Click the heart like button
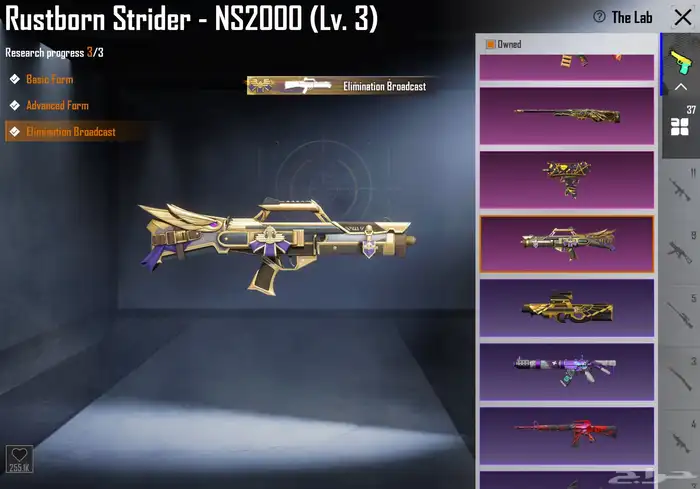Screen dimensions: 700x489 [19, 456]
